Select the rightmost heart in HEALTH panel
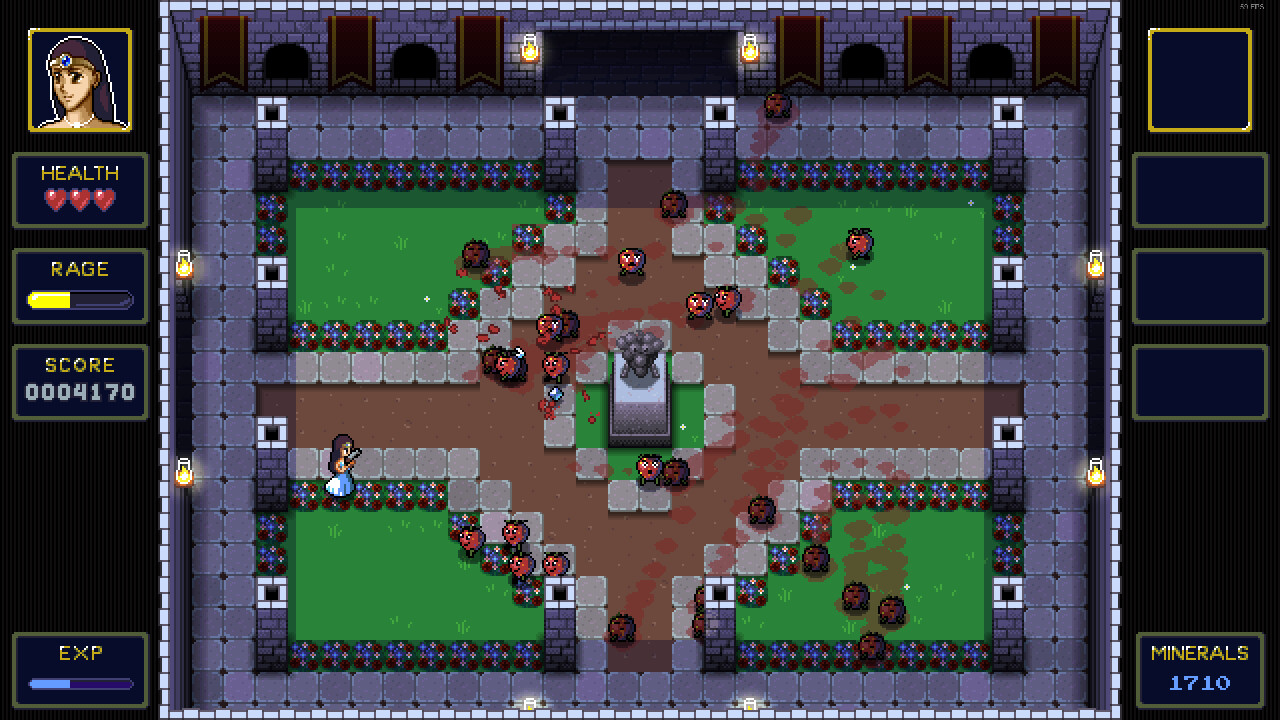The width and height of the screenshot is (1280, 720). 102,198
